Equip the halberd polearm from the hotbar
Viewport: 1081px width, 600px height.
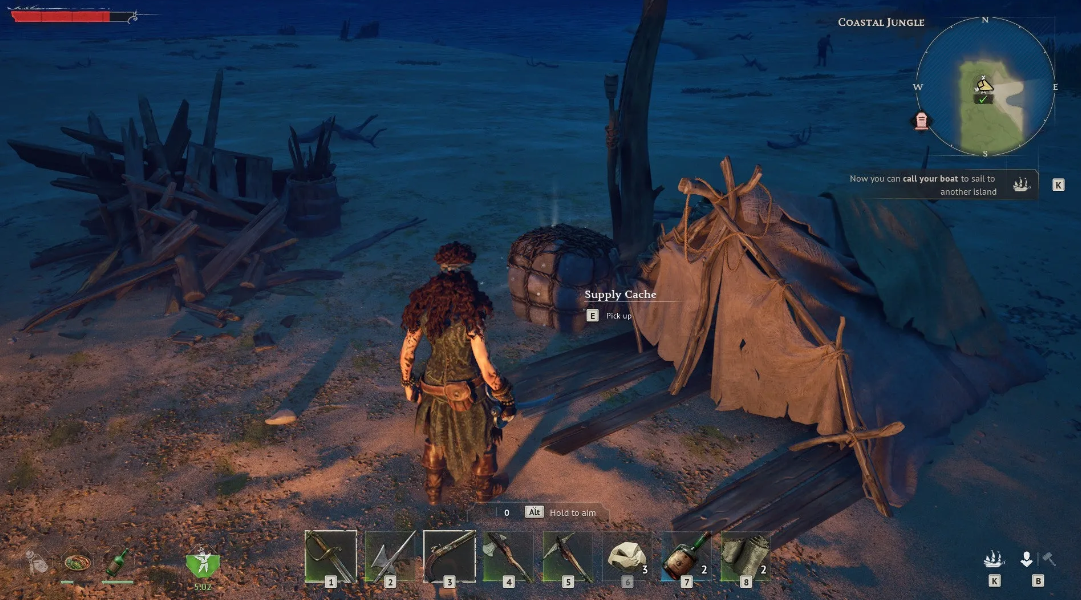[390, 555]
